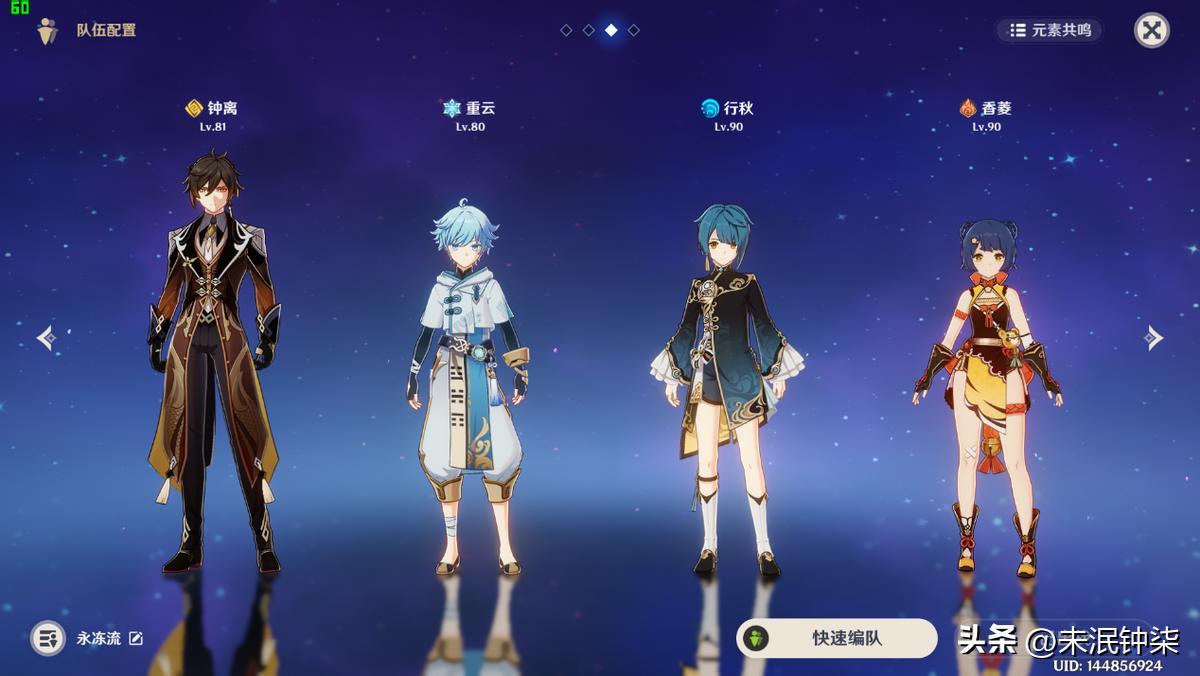
Task: Select the 钟离 character slot
Action: point(214,360)
